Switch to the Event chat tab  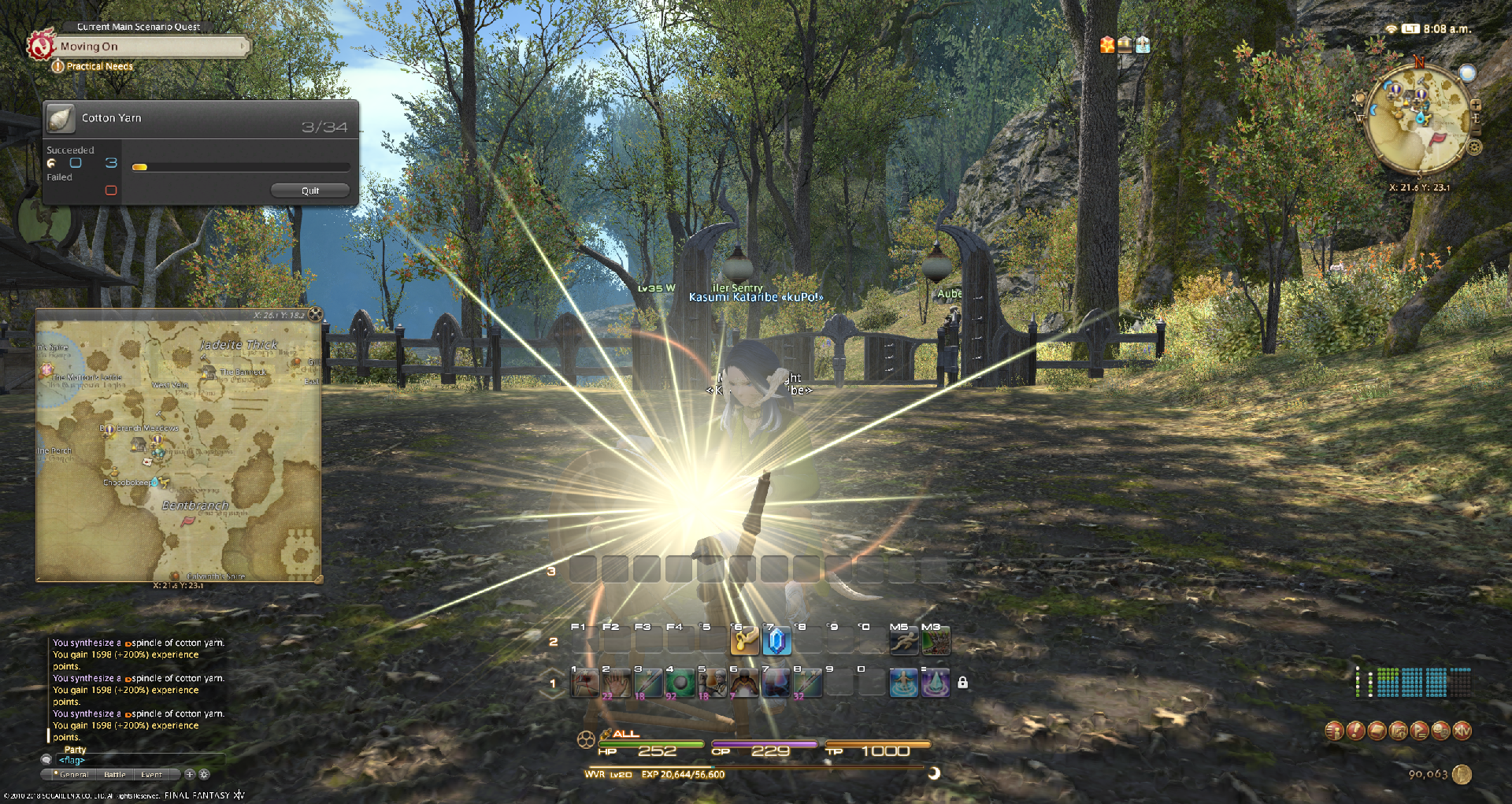click(151, 775)
